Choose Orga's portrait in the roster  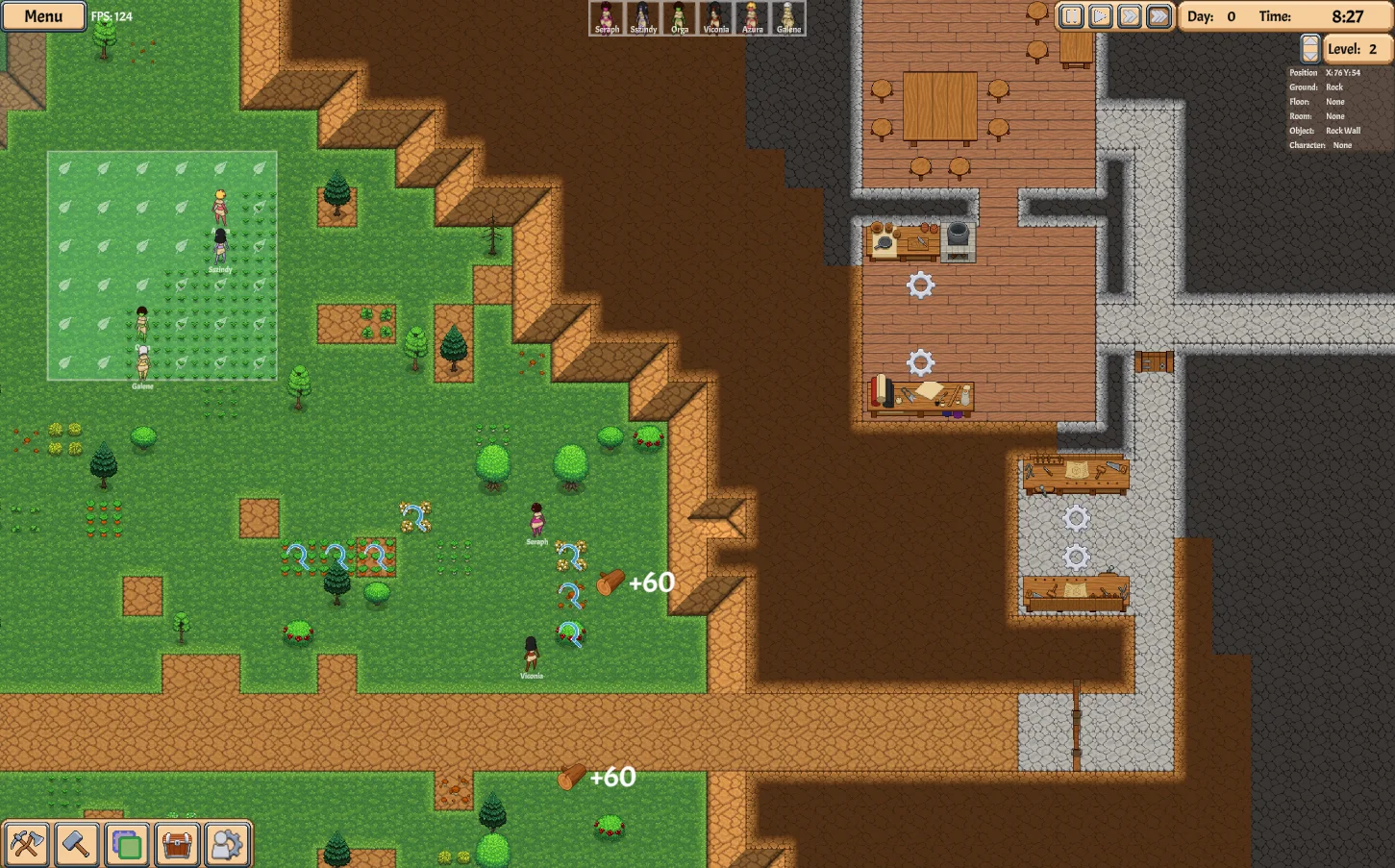tap(680, 18)
